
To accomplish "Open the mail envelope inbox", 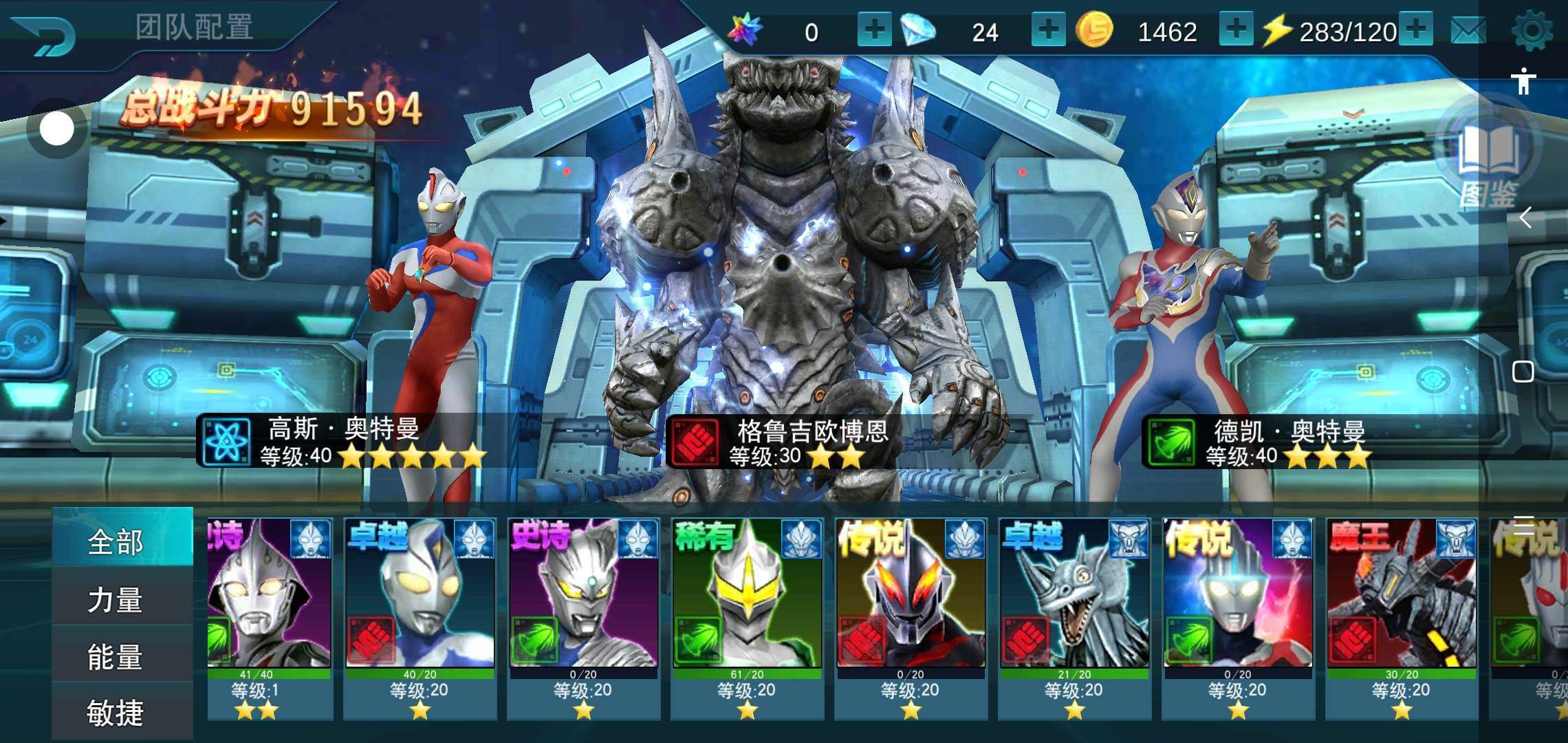I will click(1468, 31).
